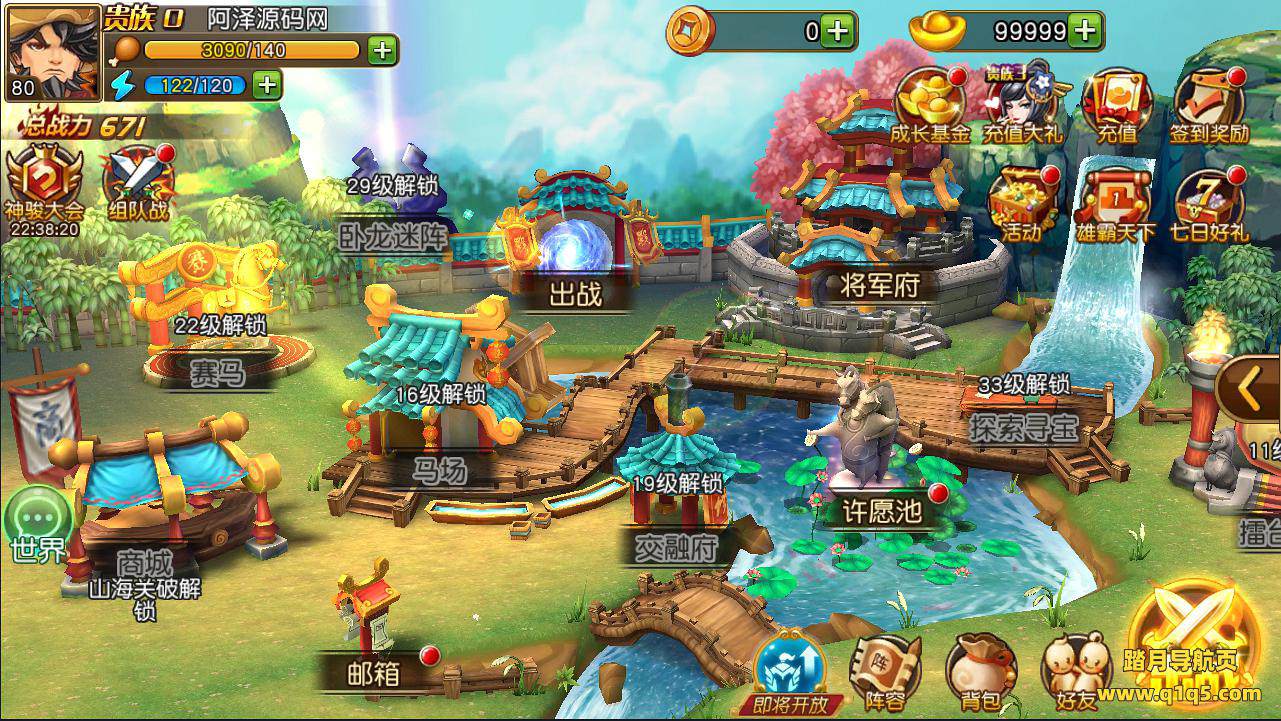Open the 背包 bag inventory

[x=980, y=671]
